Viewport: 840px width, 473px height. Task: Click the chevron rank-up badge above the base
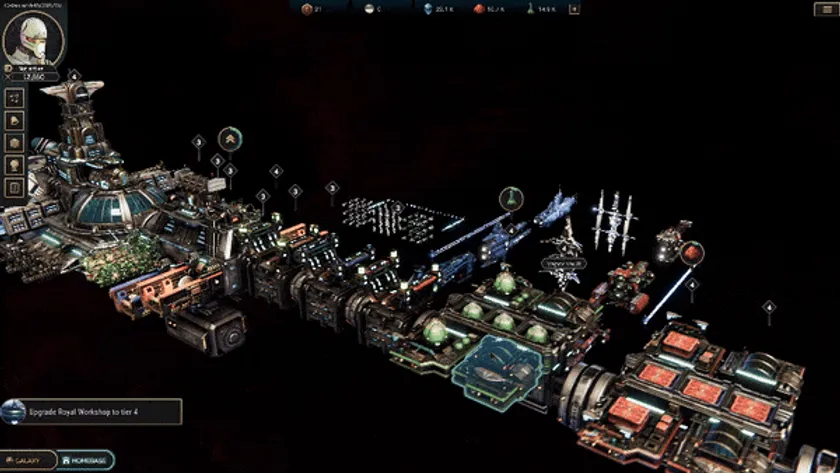[230, 138]
